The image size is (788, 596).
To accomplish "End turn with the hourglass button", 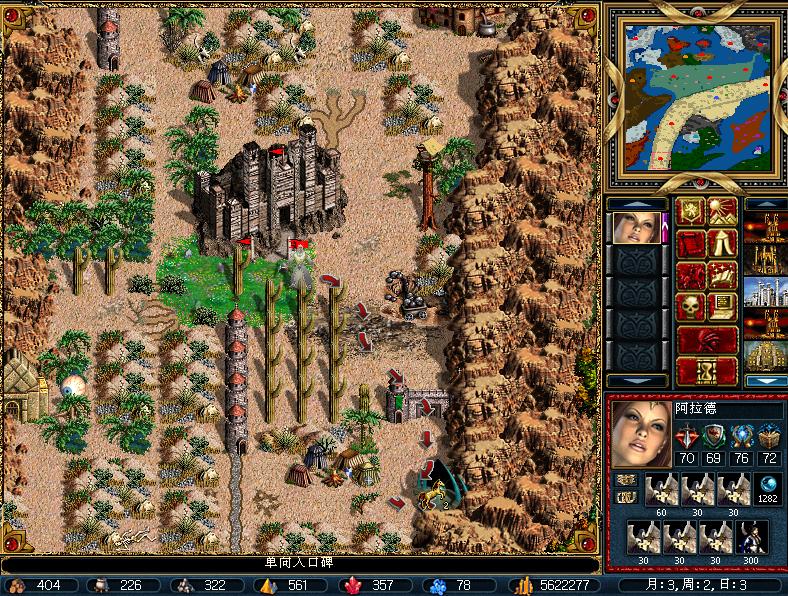I will (708, 371).
